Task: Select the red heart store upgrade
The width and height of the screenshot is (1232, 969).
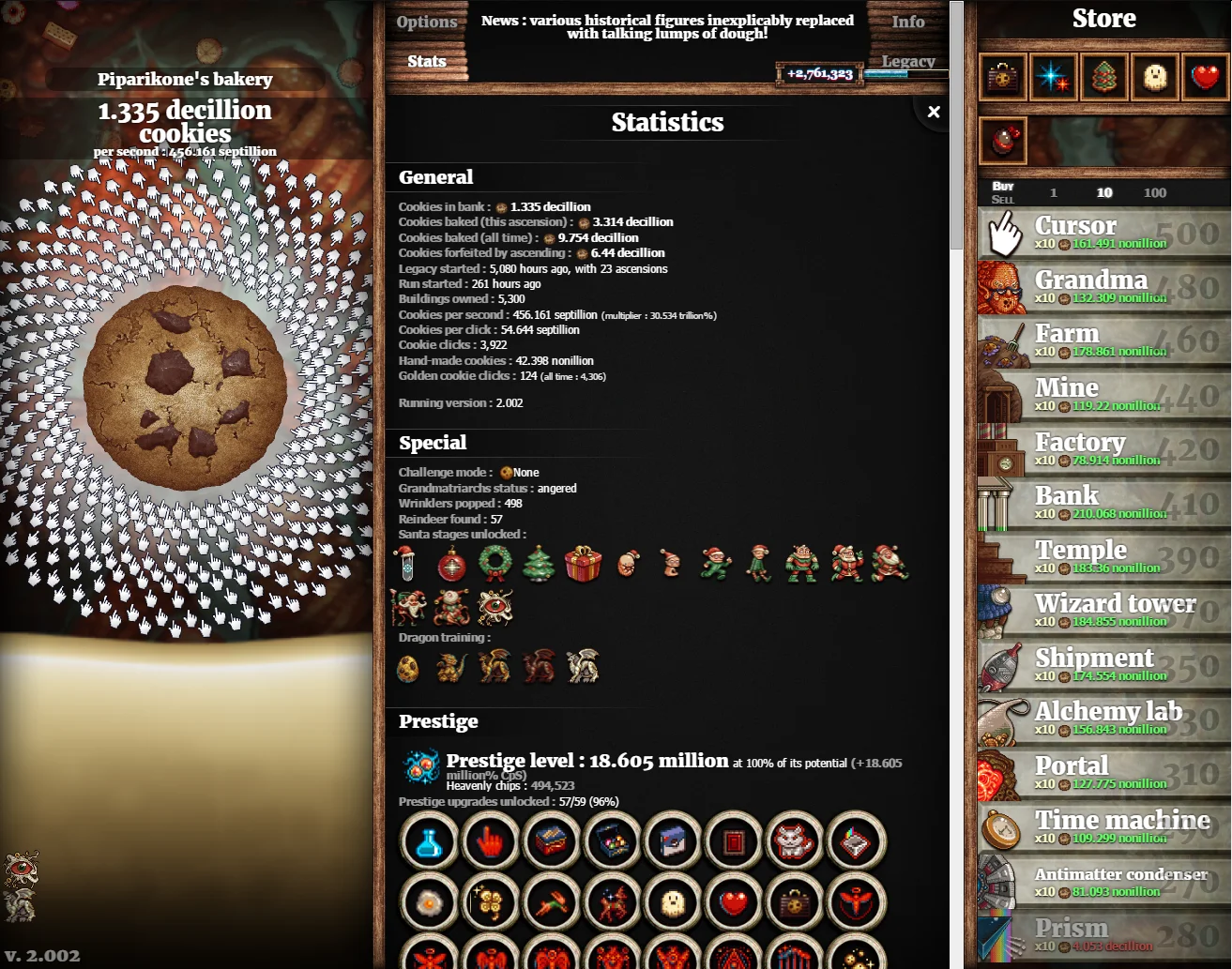Action: tap(1206, 77)
